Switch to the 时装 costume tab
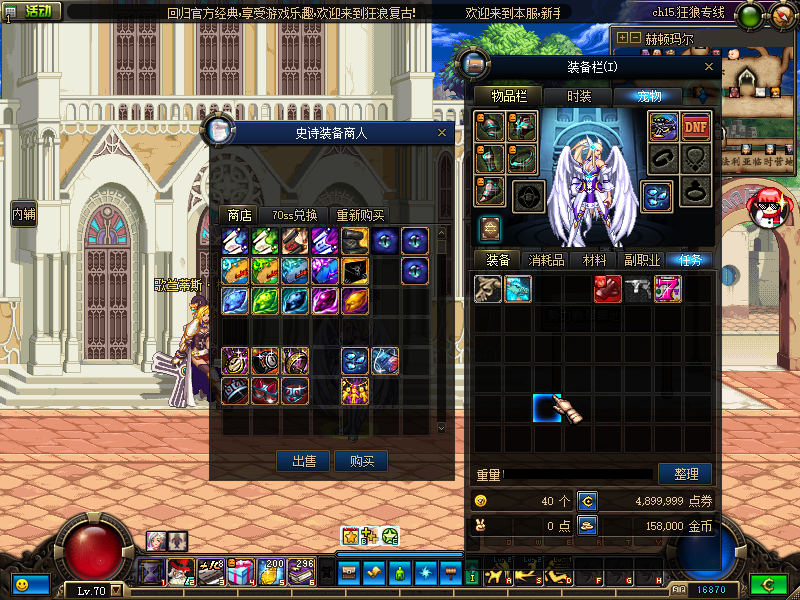This screenshot has width=800, height=600. (579, 96)
